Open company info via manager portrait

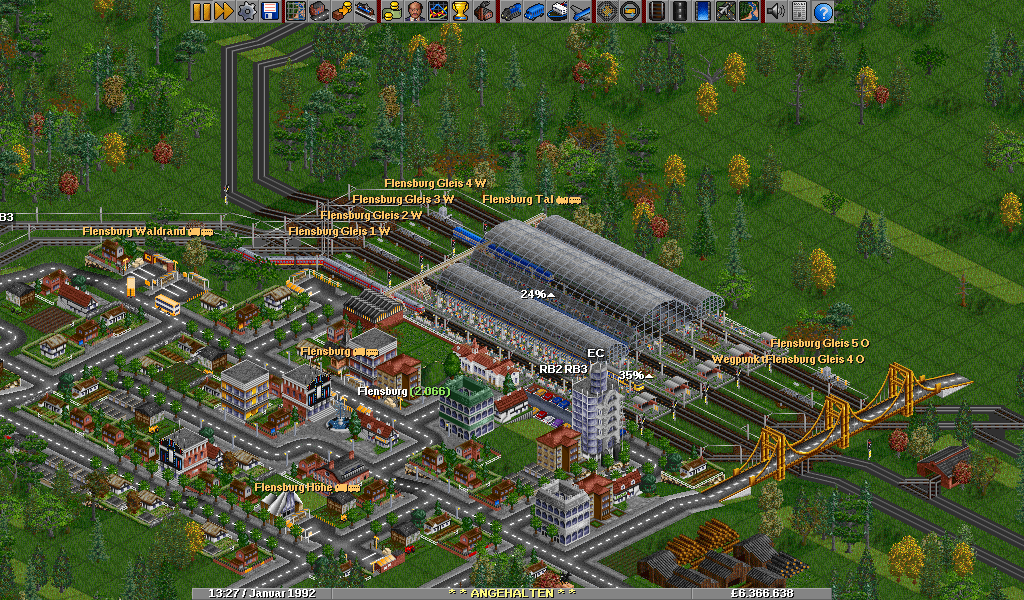pyautogui.click(x=414, y=12)
